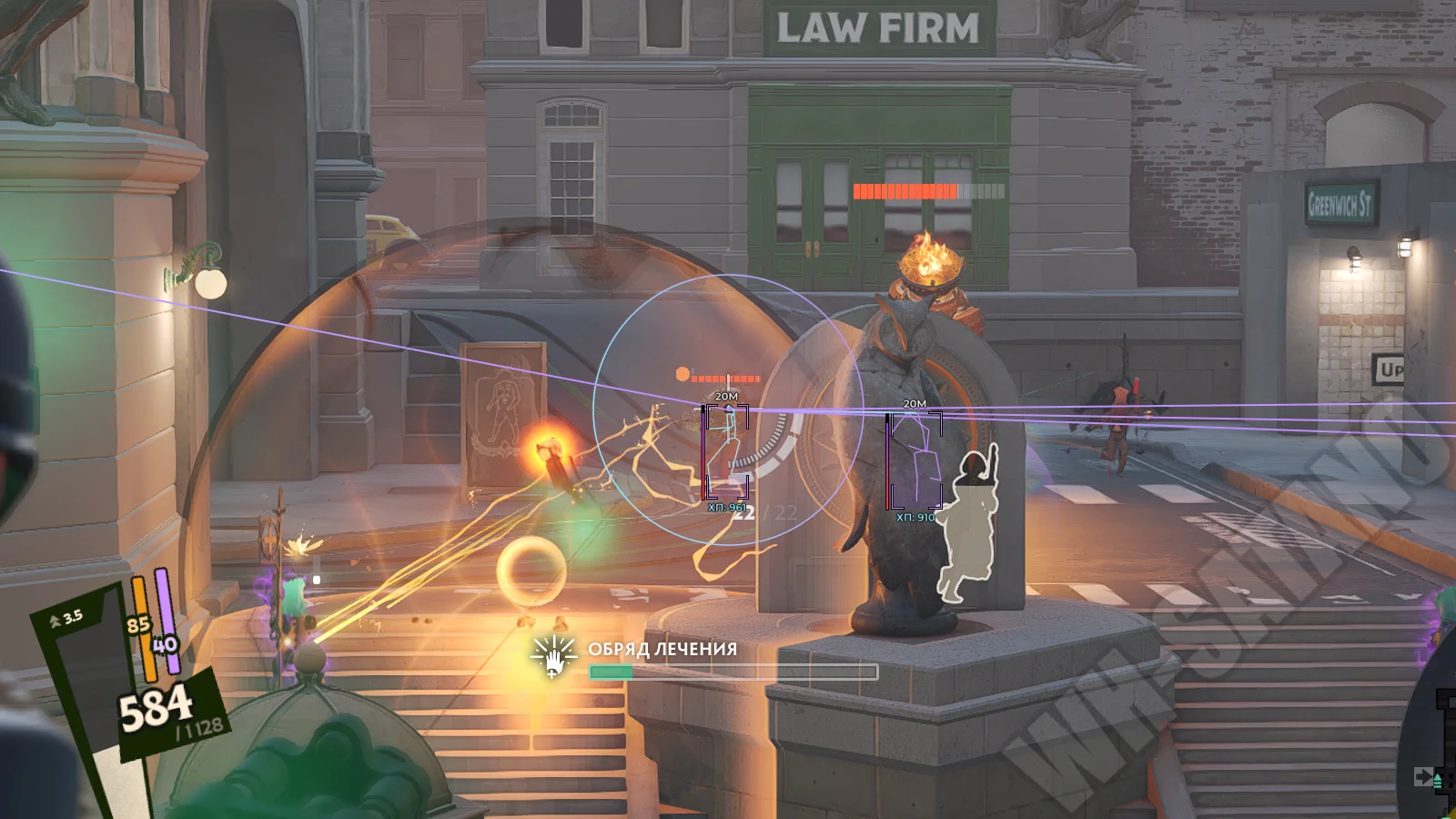1456x819 pixels.
Task: Select the arrow marker on the minimap
Action: 1423,776
